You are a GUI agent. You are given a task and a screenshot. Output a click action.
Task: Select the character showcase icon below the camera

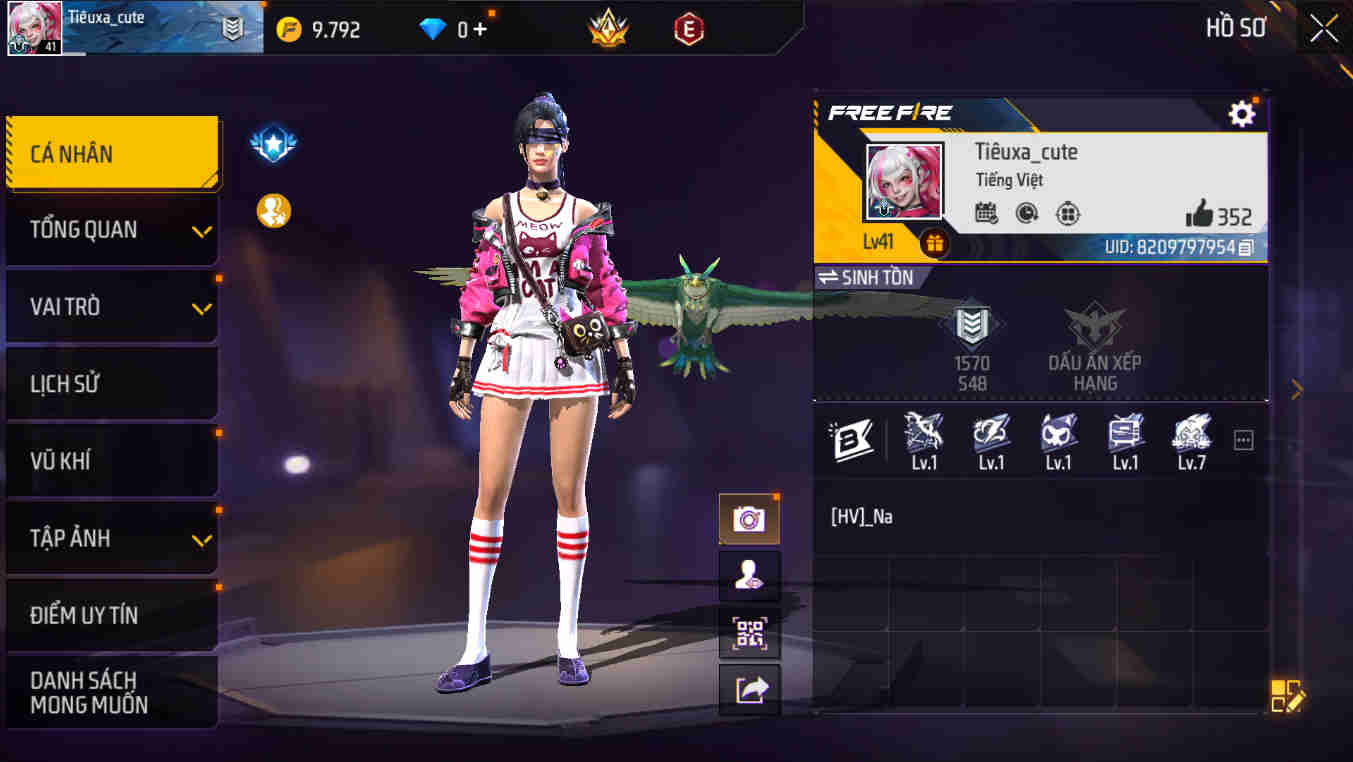click(x=749, y=576)
